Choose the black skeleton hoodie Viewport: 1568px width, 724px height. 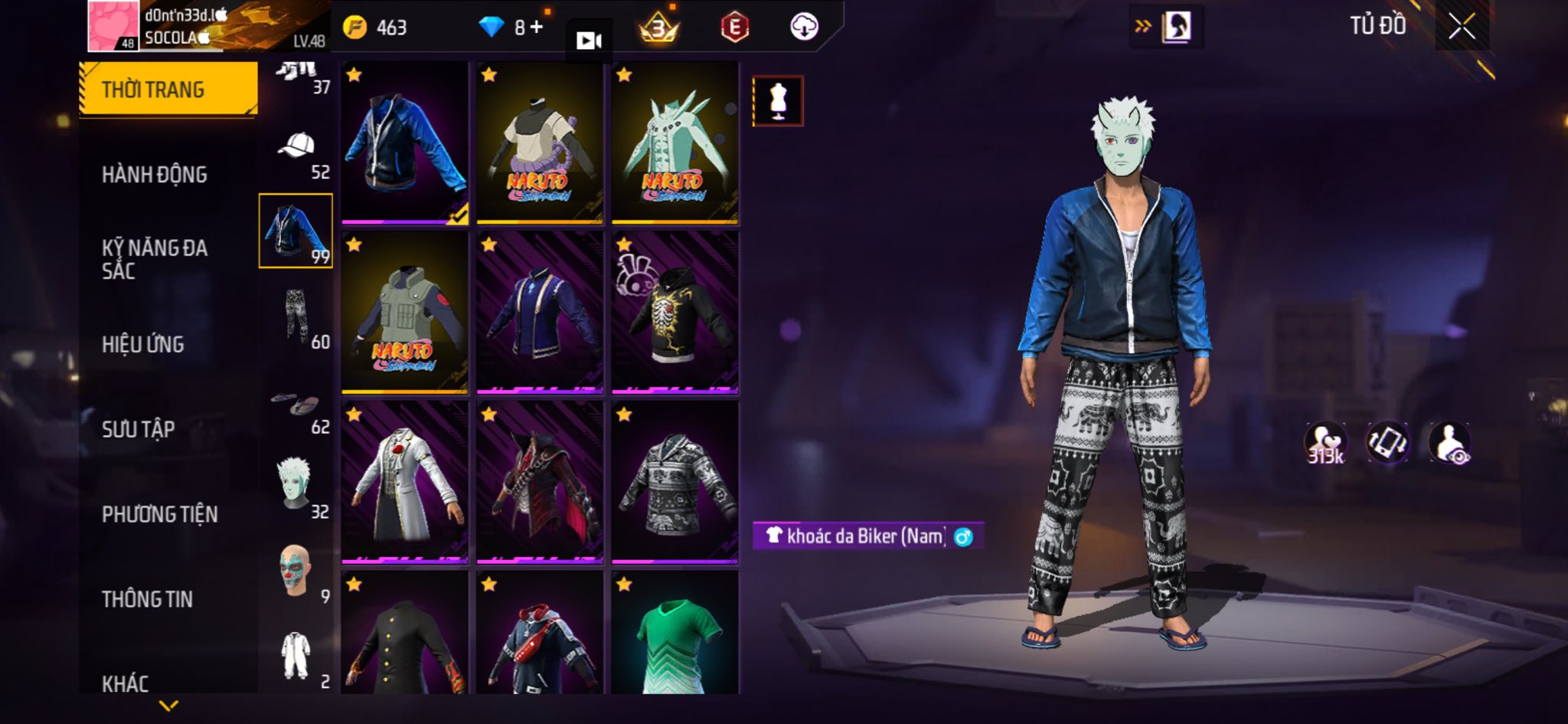[x=675, y=313]
